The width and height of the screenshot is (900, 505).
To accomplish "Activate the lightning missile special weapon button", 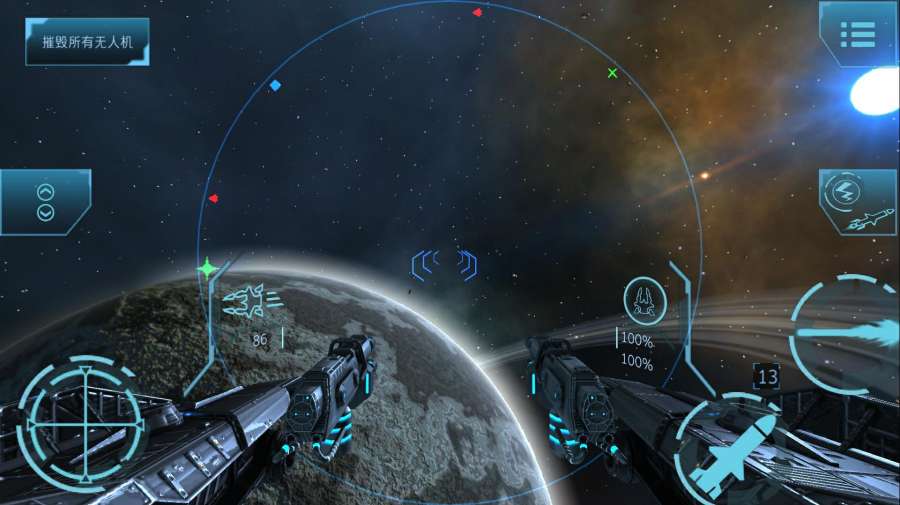I will click(x=857, y=201).
